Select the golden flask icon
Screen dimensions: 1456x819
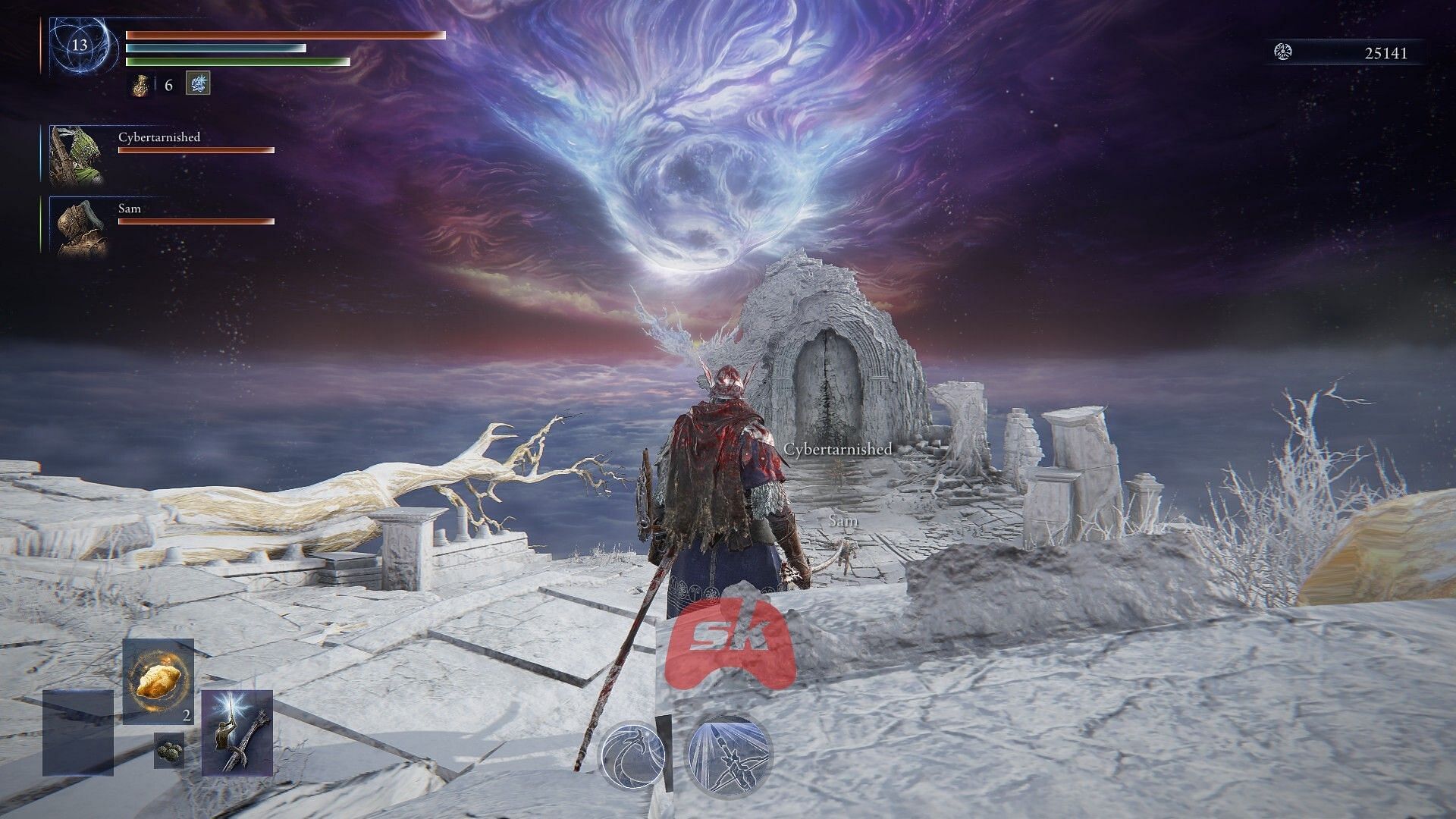[x=140, y=84]
